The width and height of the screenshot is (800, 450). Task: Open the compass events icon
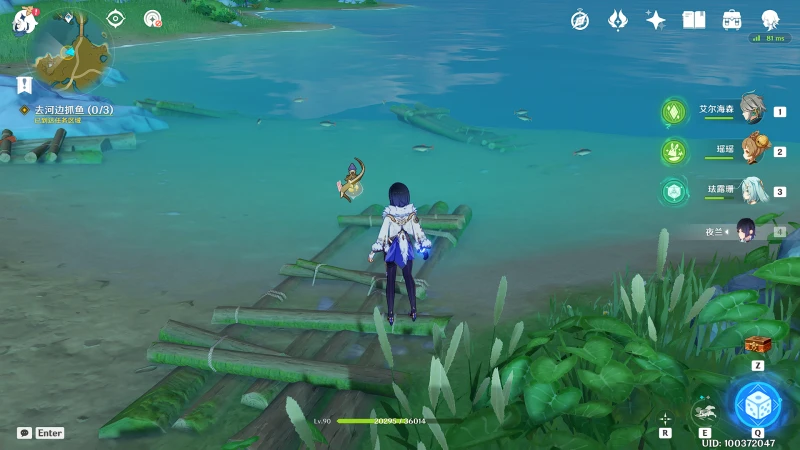(x=580, y=20)
